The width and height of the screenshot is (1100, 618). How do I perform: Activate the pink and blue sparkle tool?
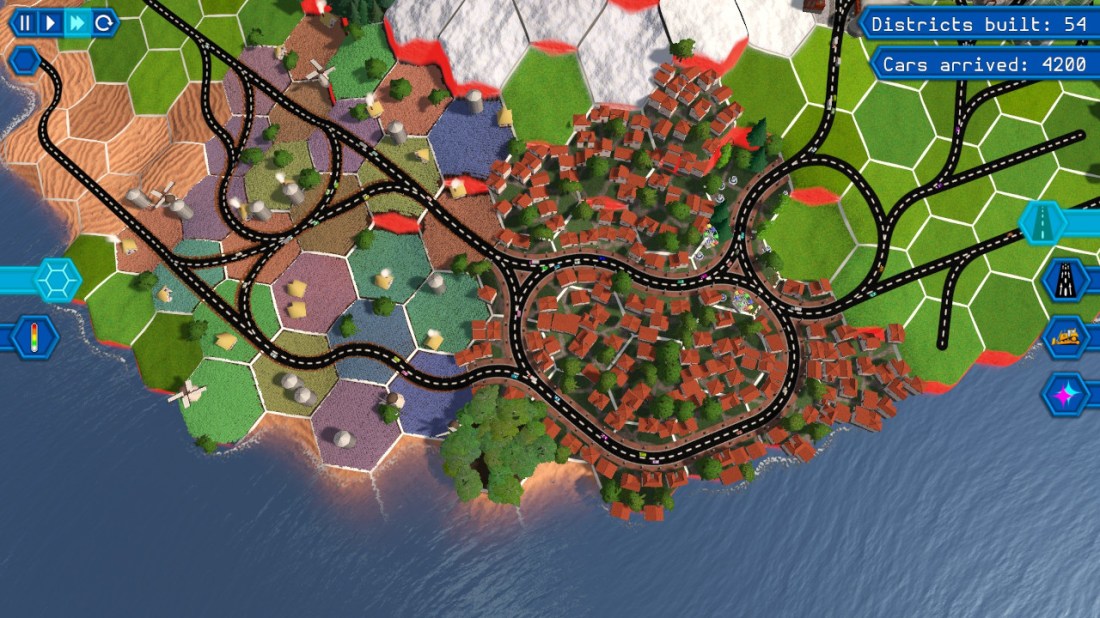[x=1064, y=394]
